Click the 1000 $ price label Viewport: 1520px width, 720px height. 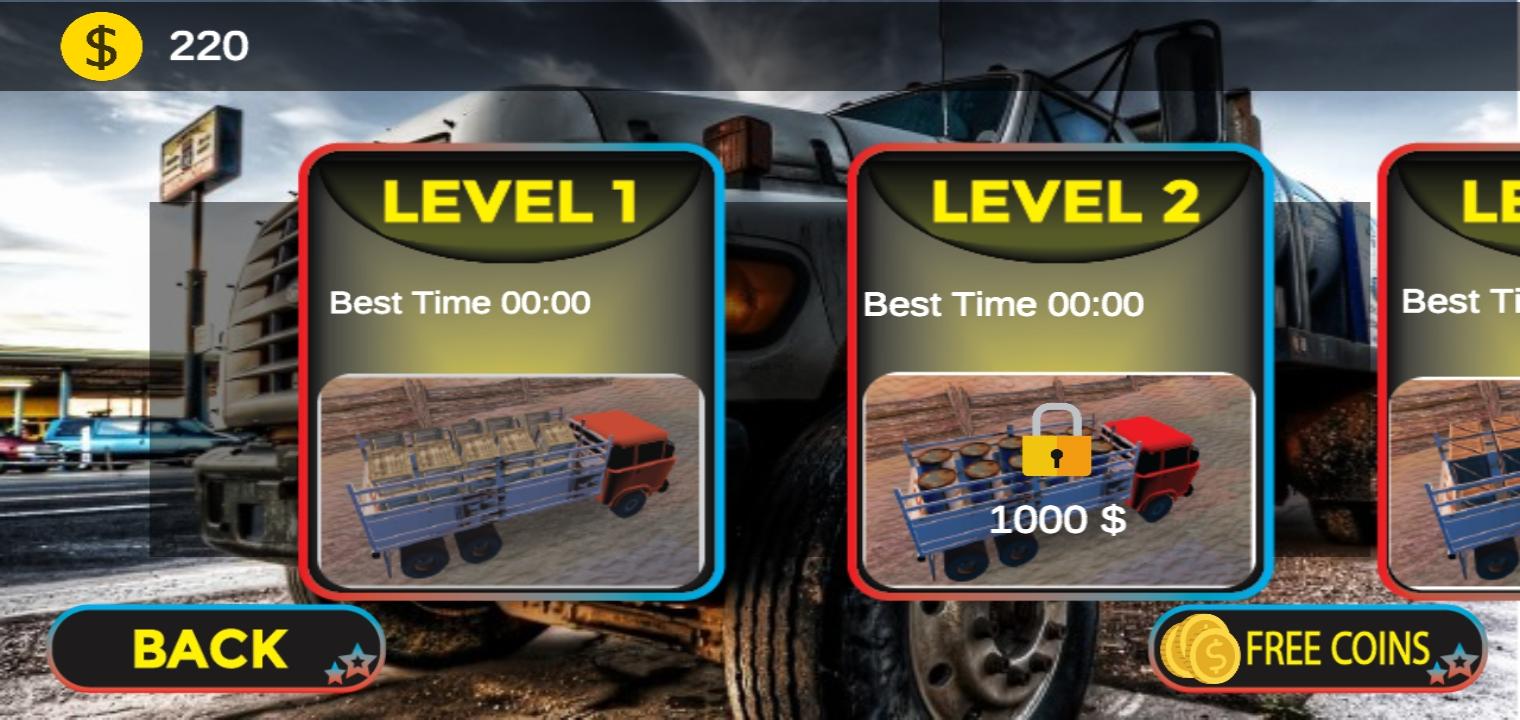[1057, 520]
